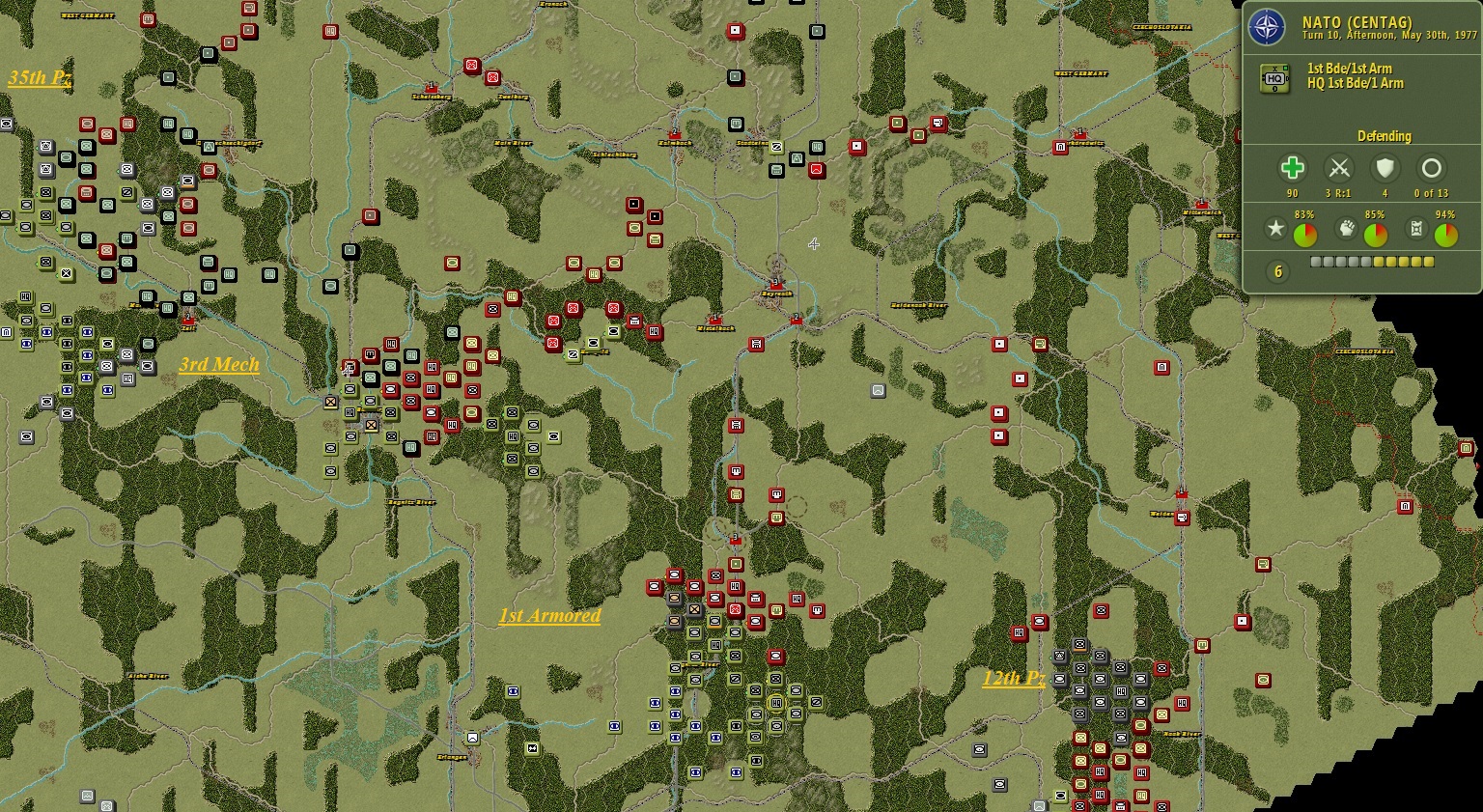Click the jerry can fuel icon

click(1415, 230)
